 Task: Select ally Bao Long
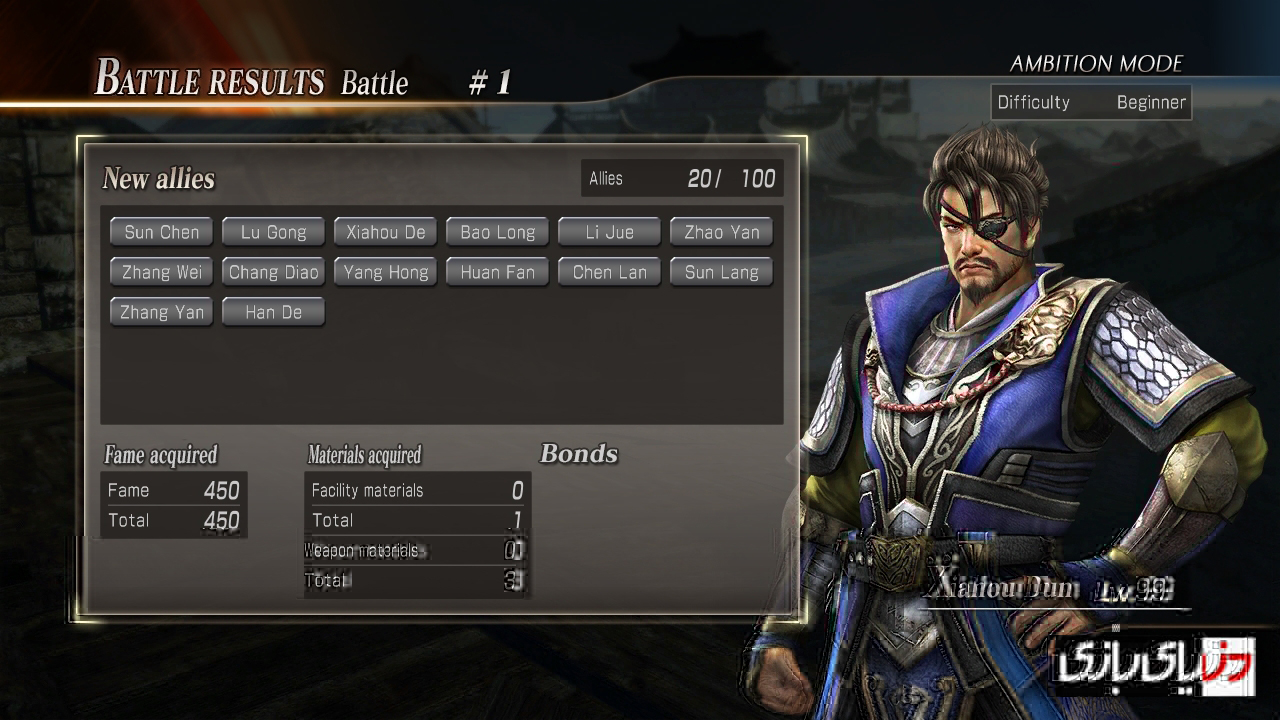tap(497, 232)
